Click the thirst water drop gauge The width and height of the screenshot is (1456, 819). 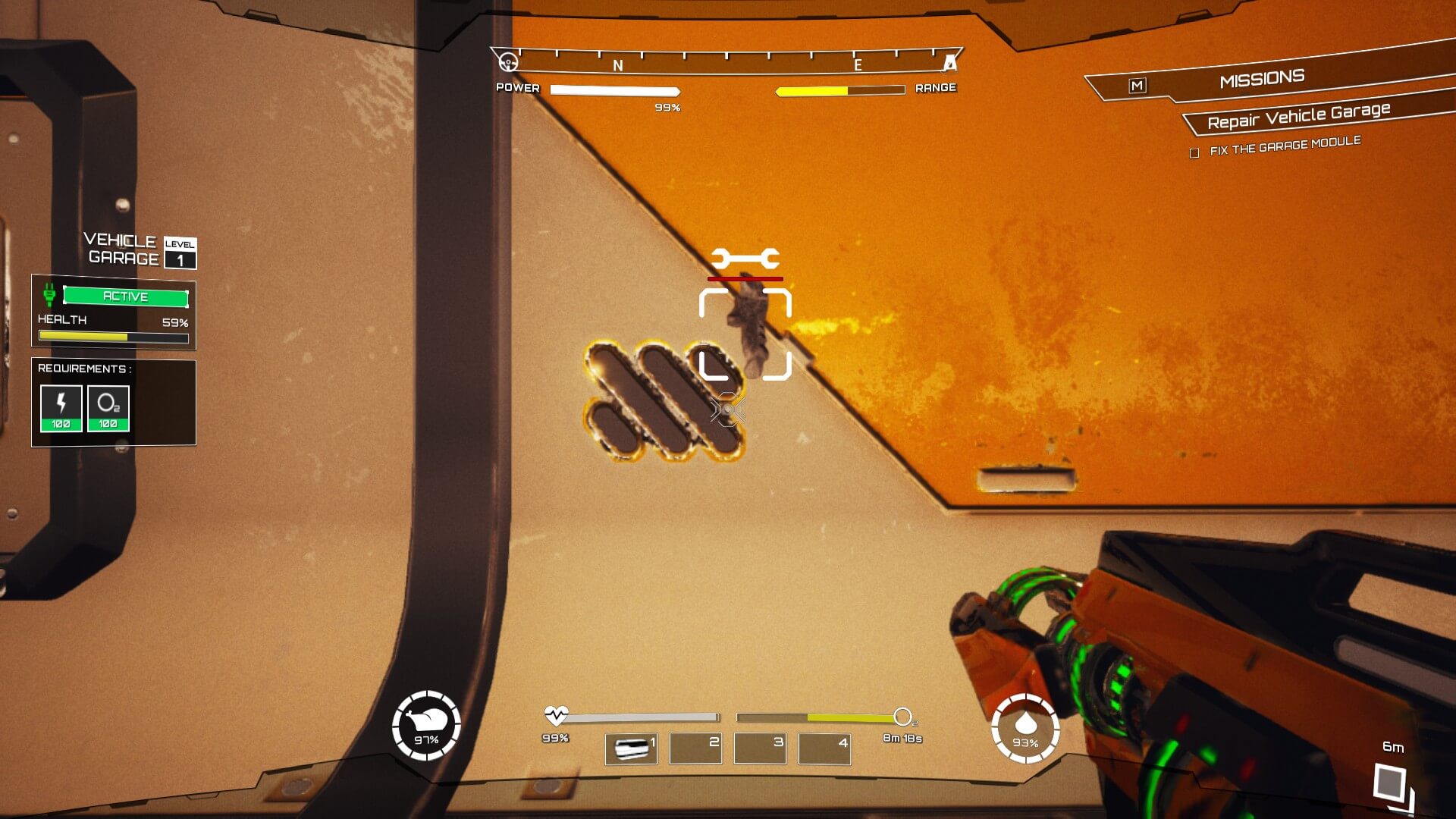pyautogui.click(x=1025, y=728)
